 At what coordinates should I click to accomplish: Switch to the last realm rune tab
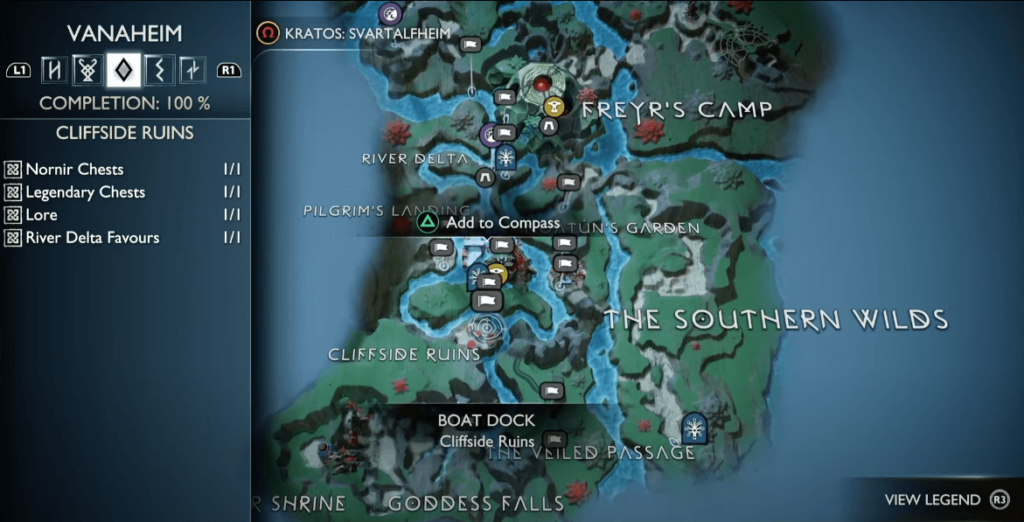pos(192,70)
